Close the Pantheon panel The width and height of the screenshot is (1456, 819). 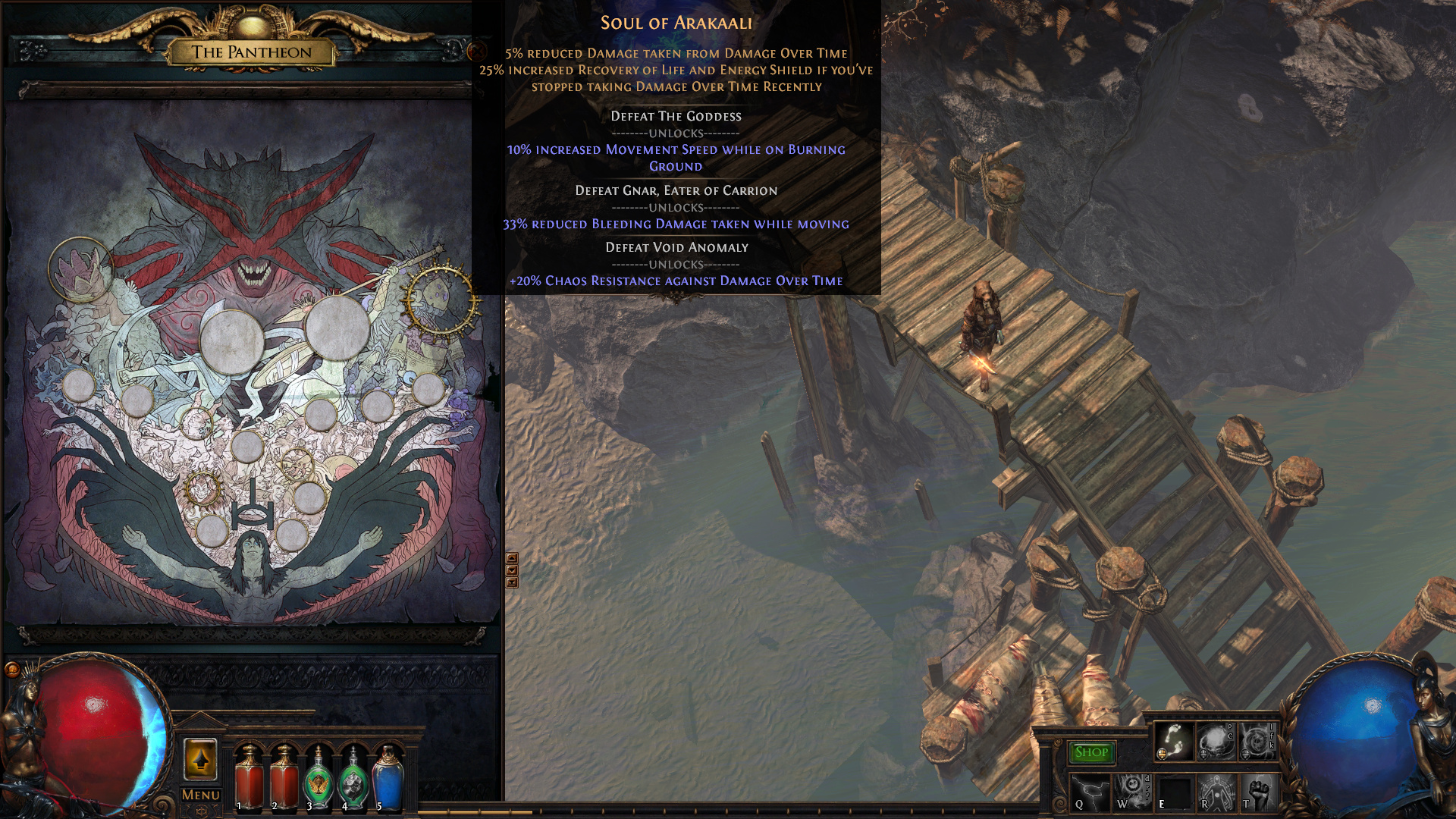[477, 52]
